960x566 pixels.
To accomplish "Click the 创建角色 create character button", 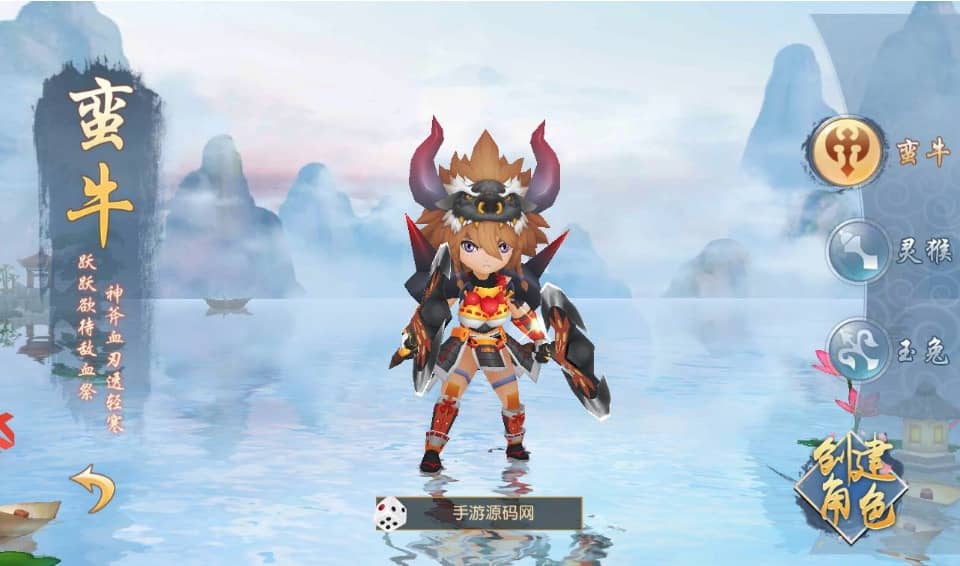I will (x=851, y=488).
